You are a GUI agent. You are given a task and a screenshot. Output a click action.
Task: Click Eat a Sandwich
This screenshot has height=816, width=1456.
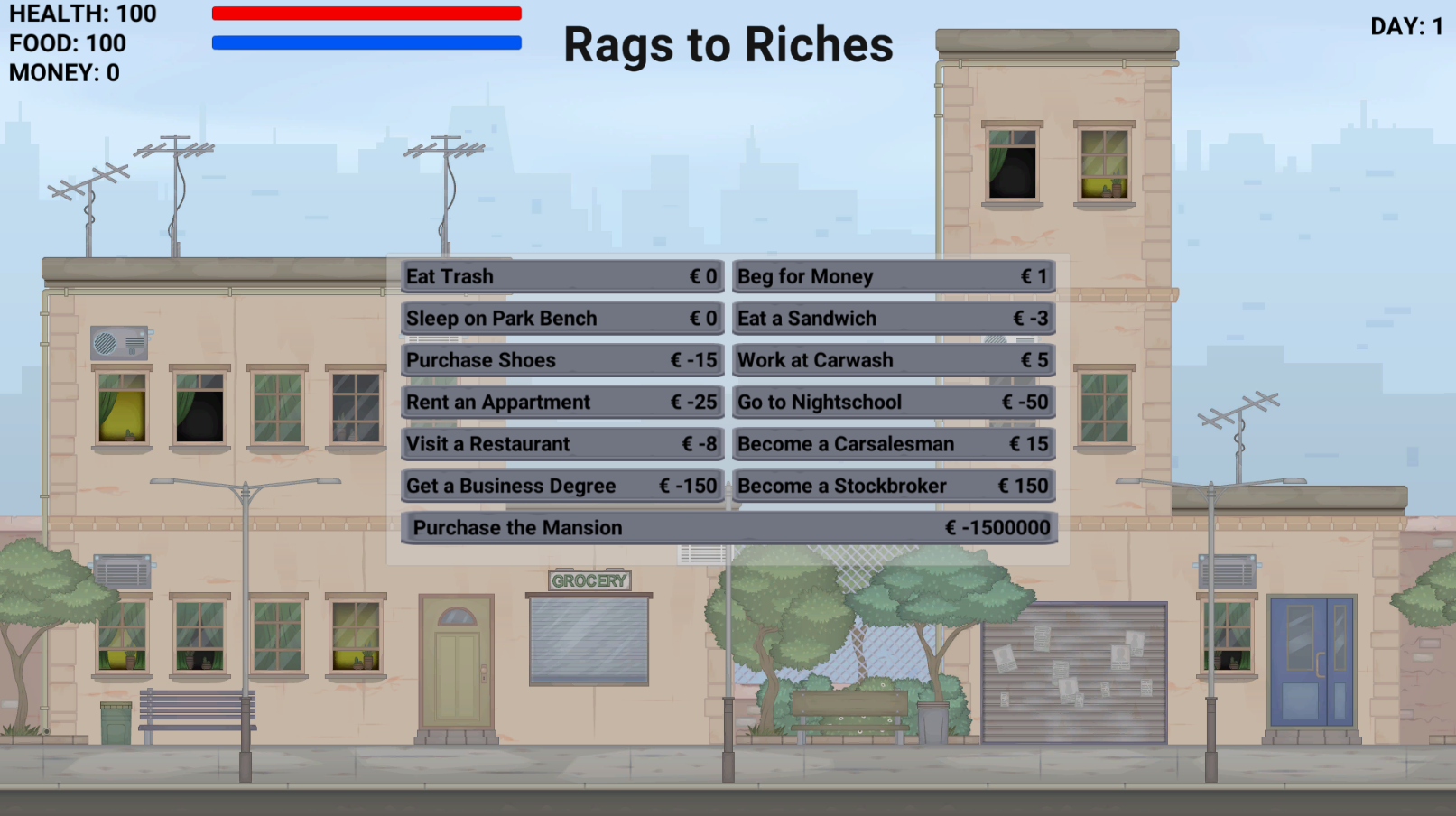893,318
